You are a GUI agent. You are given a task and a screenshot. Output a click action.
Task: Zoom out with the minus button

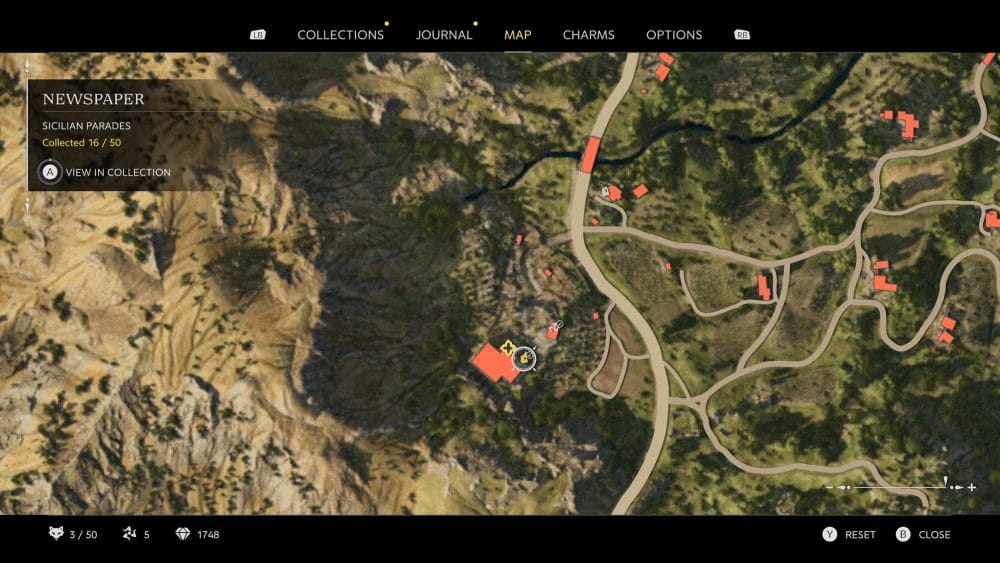[x=830, y=487]
